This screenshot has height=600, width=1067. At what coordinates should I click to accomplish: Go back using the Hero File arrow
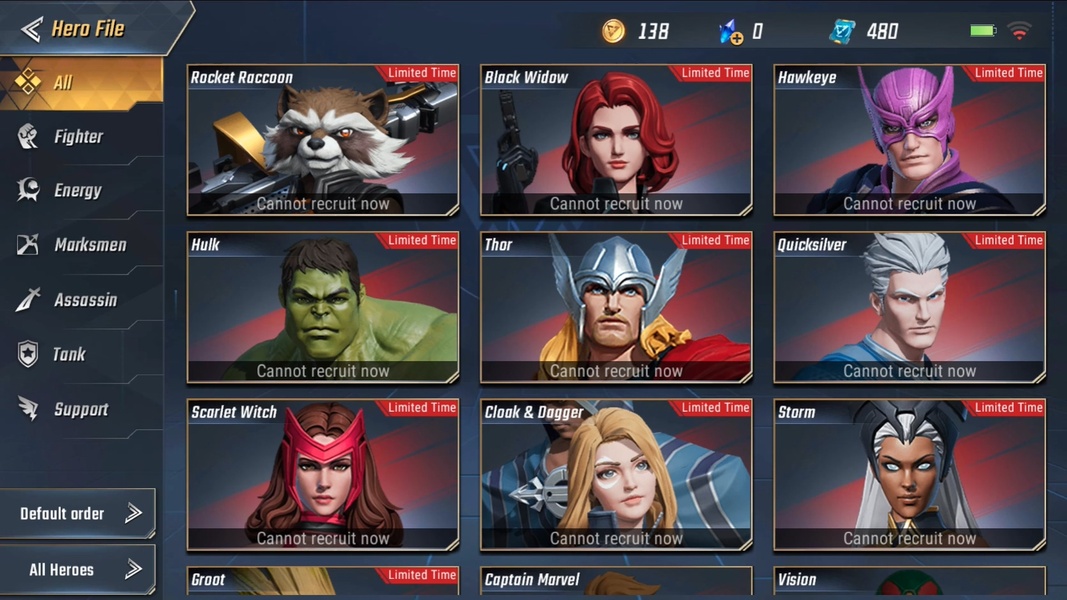(32, 29)
